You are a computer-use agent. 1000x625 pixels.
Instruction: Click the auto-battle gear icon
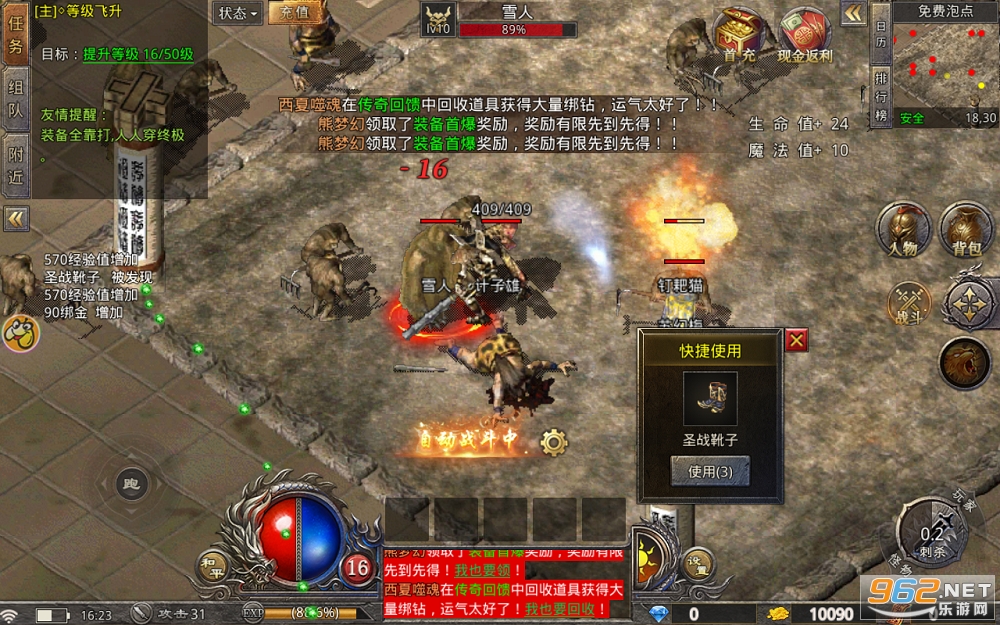554,441
